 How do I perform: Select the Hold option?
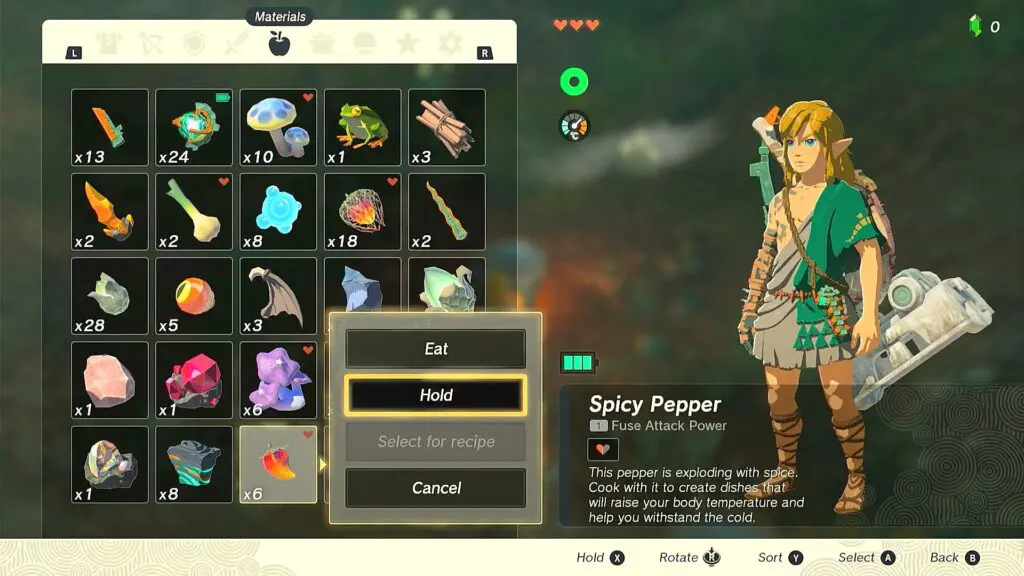tap(435, 395)
